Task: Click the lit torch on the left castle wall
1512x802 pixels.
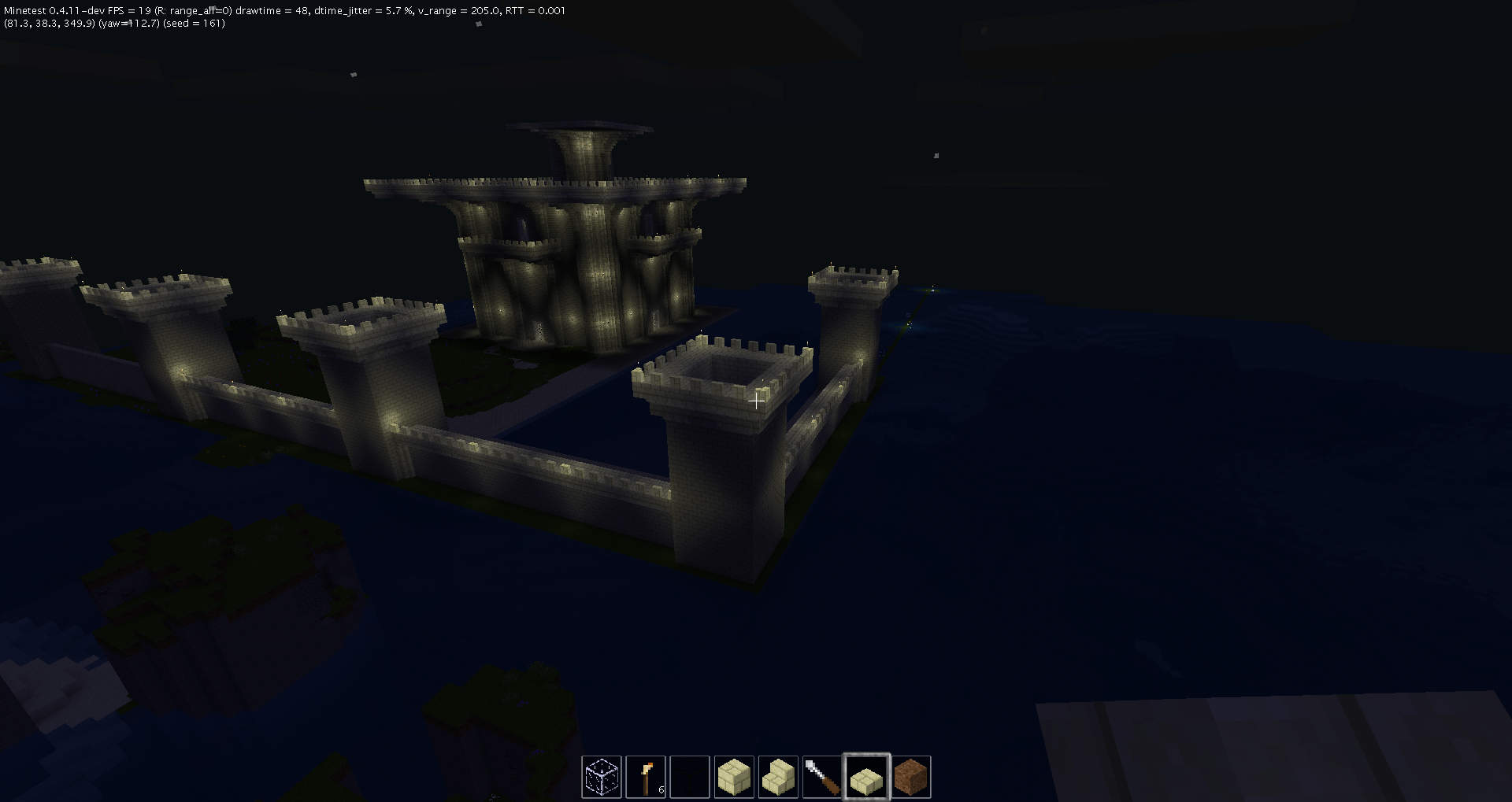Action: pyautogui.click(x=183, y=370)
